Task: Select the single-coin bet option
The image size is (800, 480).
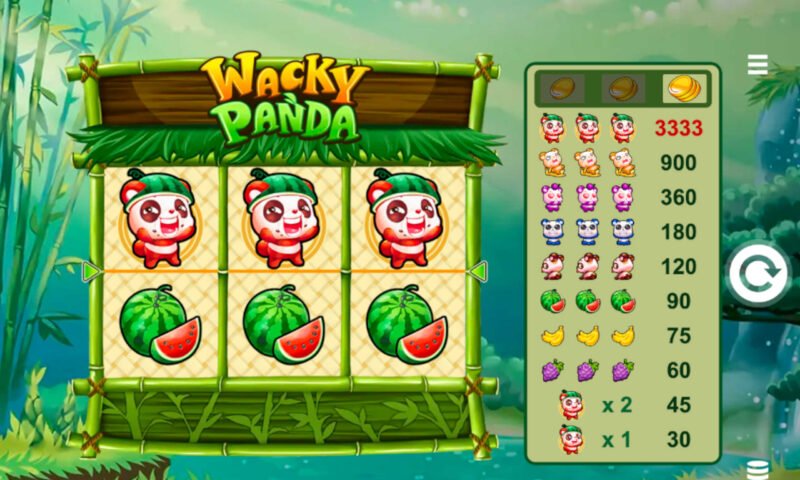Action: 562,88
